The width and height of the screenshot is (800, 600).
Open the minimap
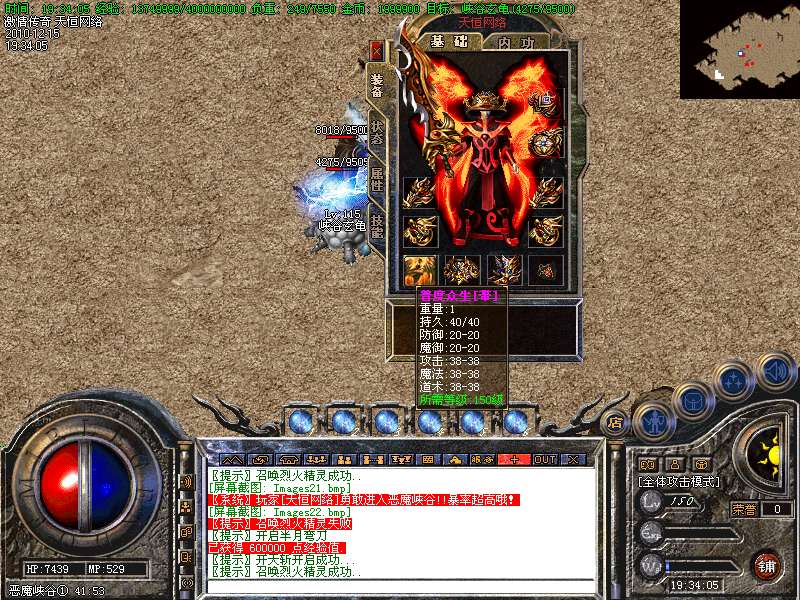tap(739, 49)
